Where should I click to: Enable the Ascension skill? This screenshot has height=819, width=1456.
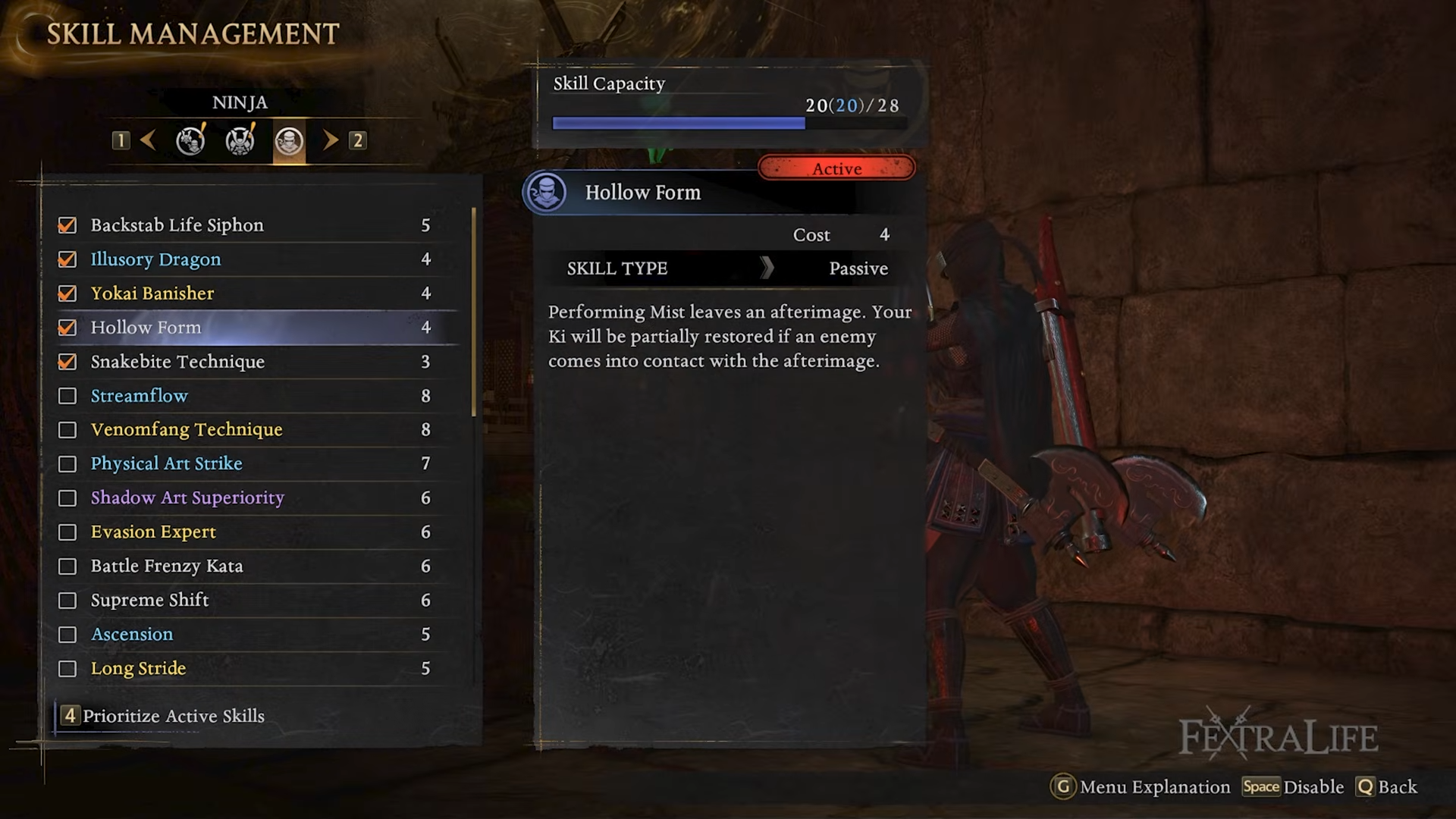(x=67, y=635)
